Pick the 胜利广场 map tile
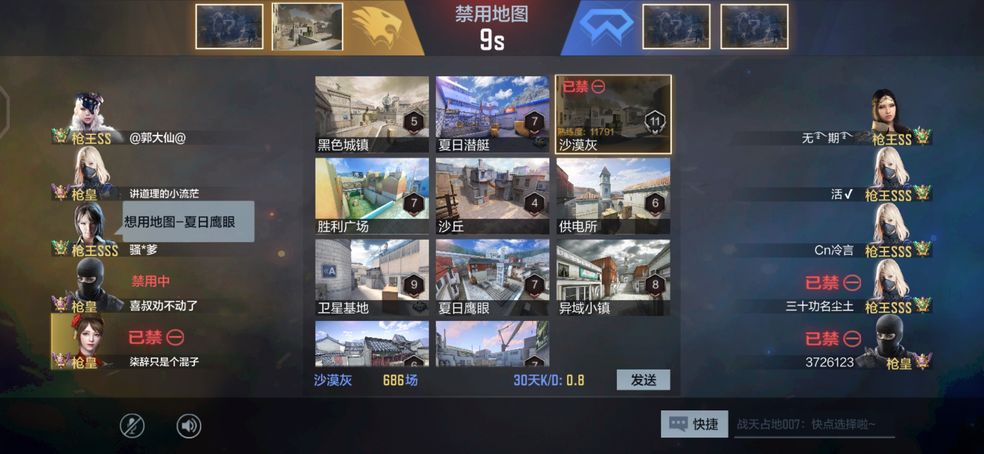The width and height of the screenshot is (984, 454). (x=372, y=194)
